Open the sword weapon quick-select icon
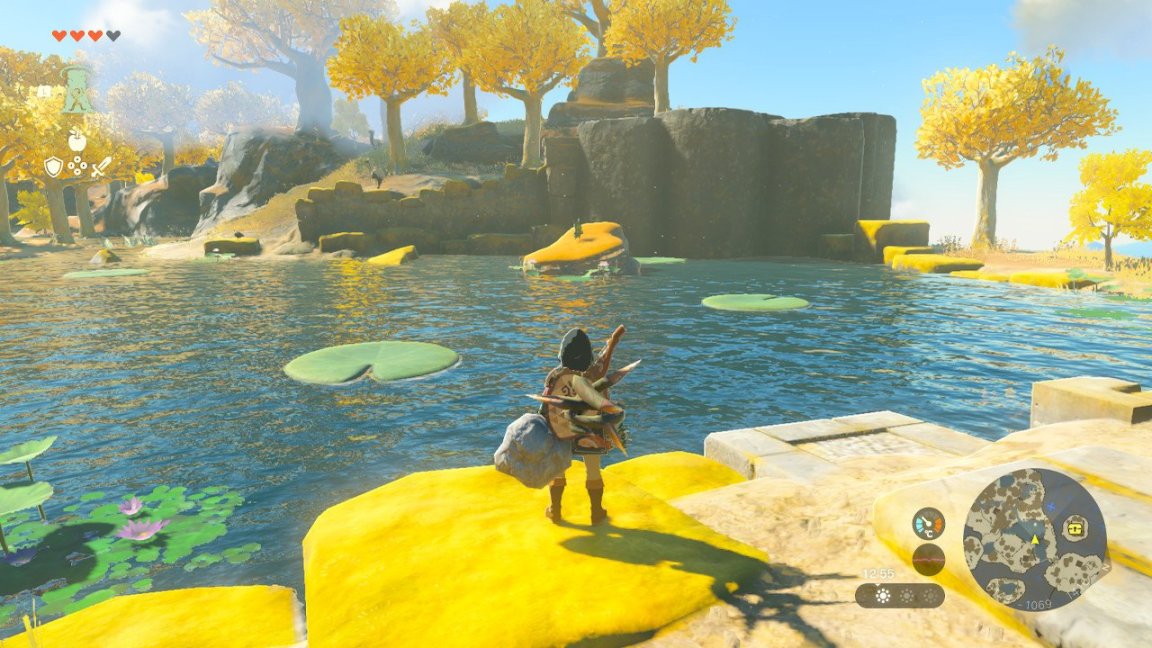The width and height of the screenshot is (1152, 648). click(99, 167)
